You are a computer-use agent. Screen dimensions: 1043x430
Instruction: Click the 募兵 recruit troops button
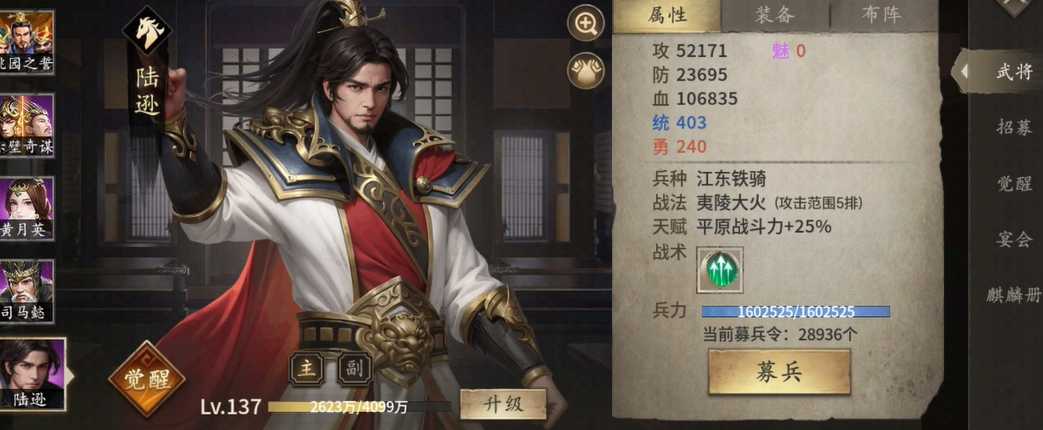point(779,372)
